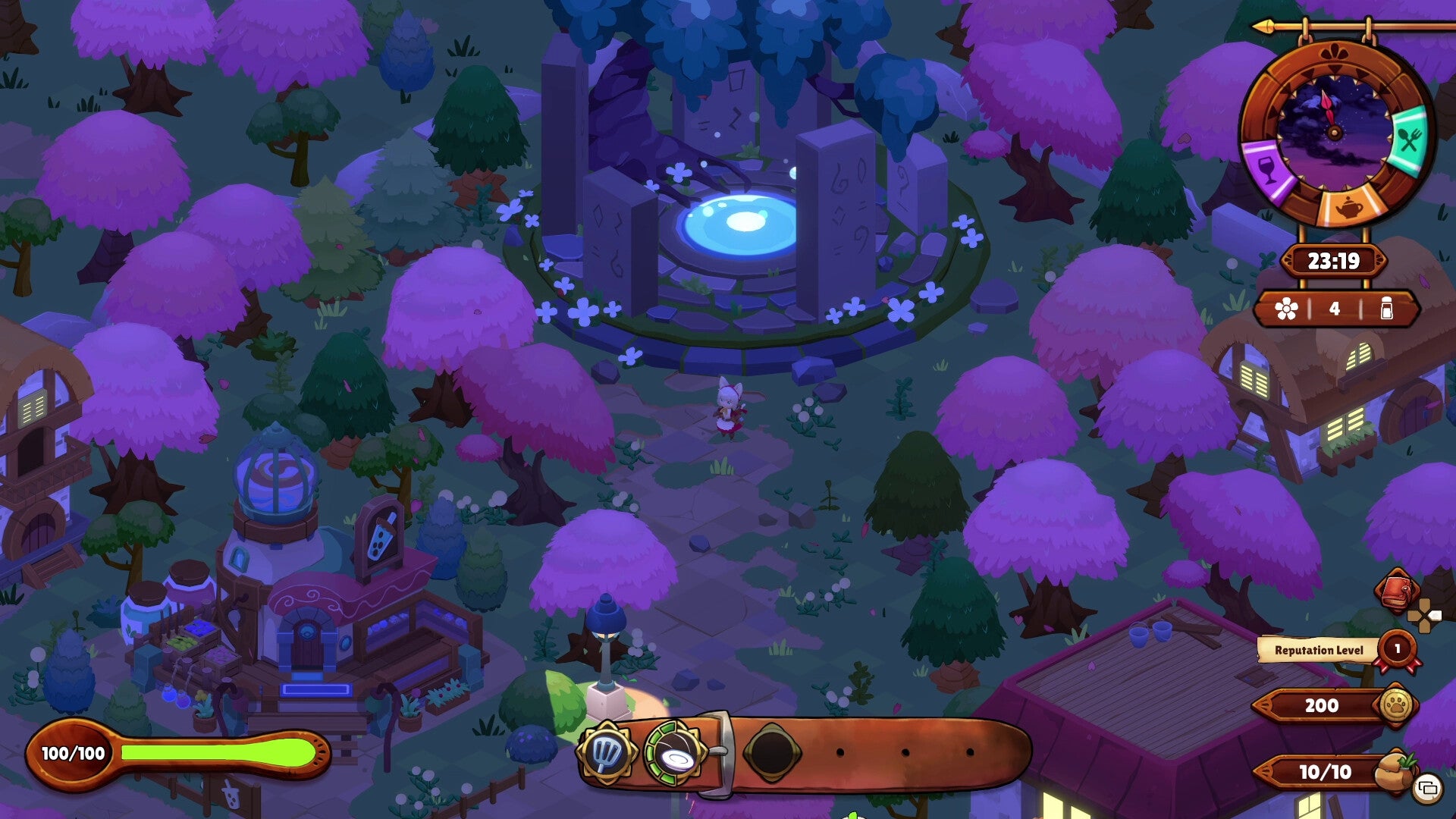
Task: Open the clock wheel showing 23:19
Action: click(1335, 131)
